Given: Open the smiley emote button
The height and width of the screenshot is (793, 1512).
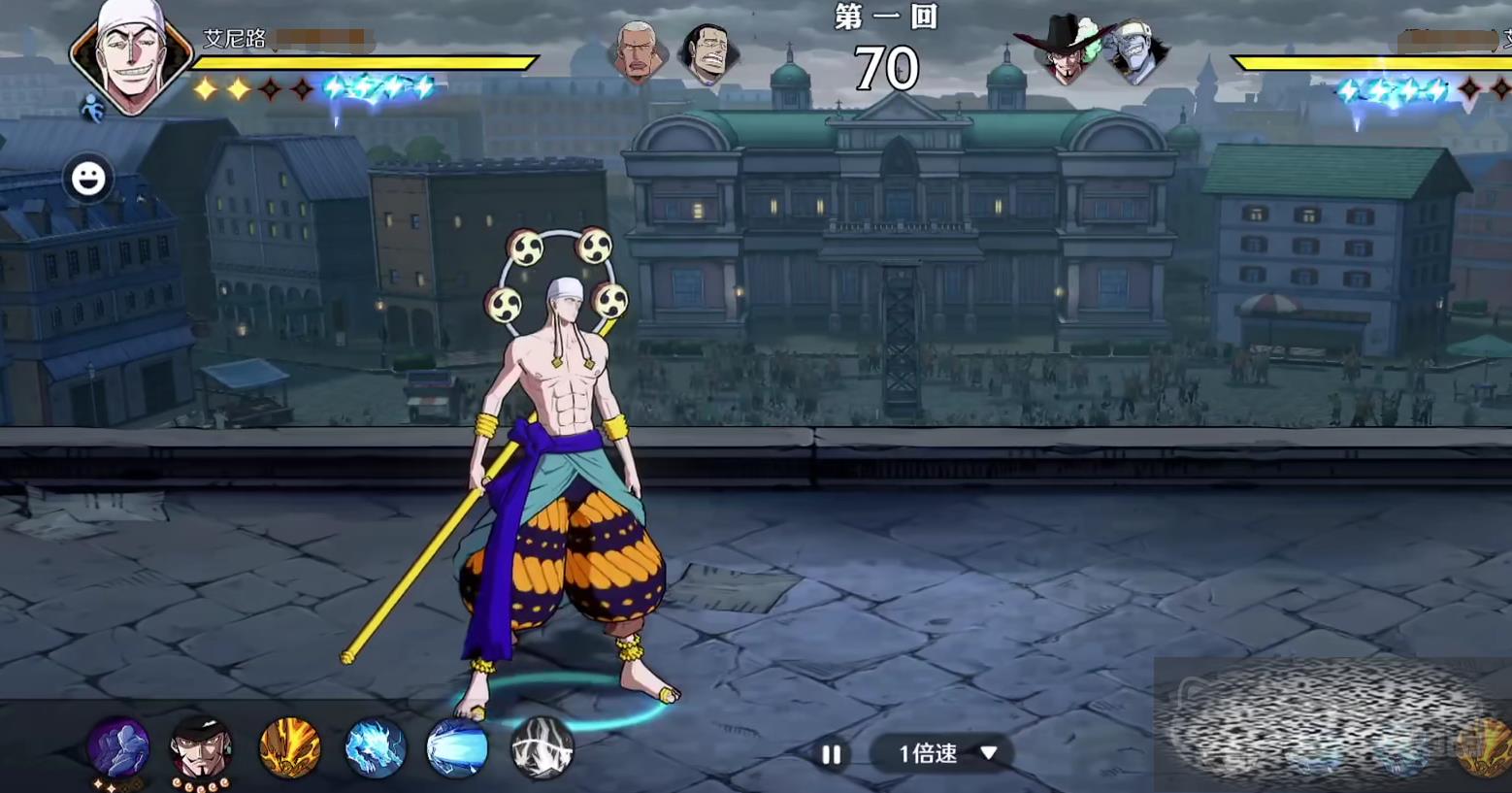Looking at the screenshot, I should point(88,179).
